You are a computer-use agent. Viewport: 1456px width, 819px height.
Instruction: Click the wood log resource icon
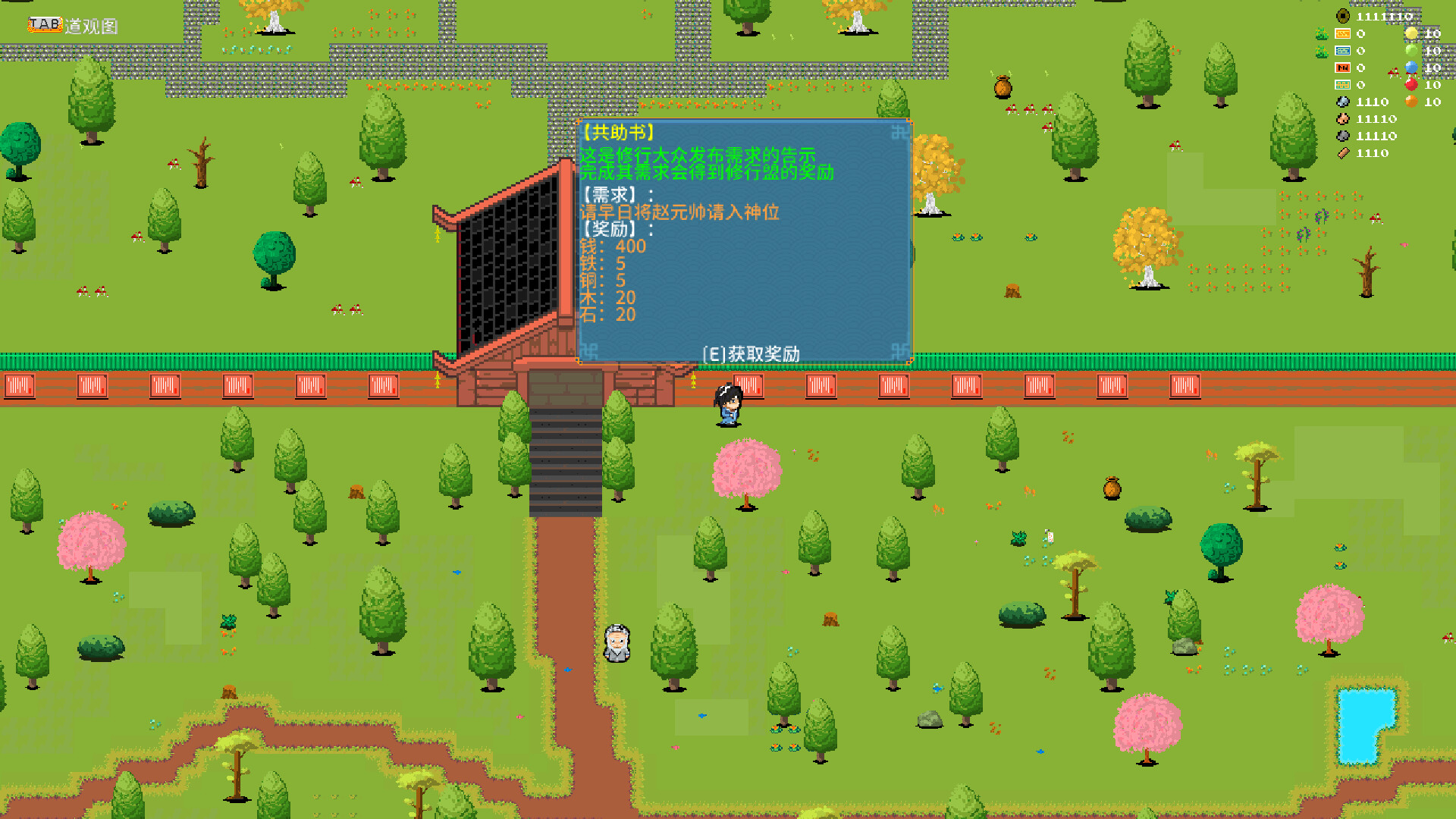[1343, 152]
